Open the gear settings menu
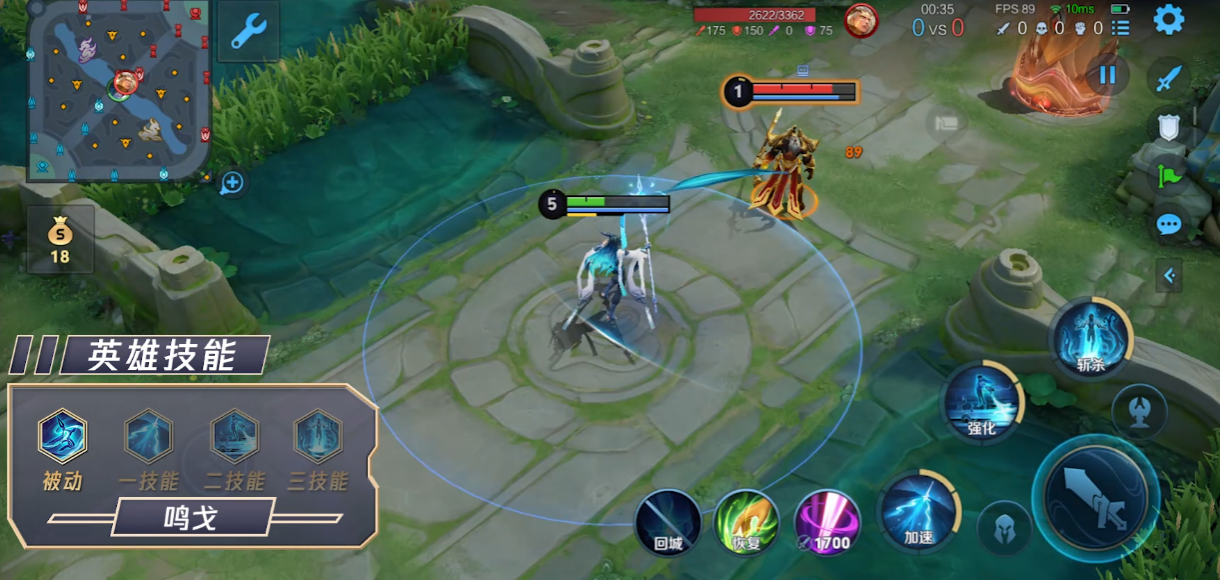Screen dimensions: 1220x580 coord(1168,19)
